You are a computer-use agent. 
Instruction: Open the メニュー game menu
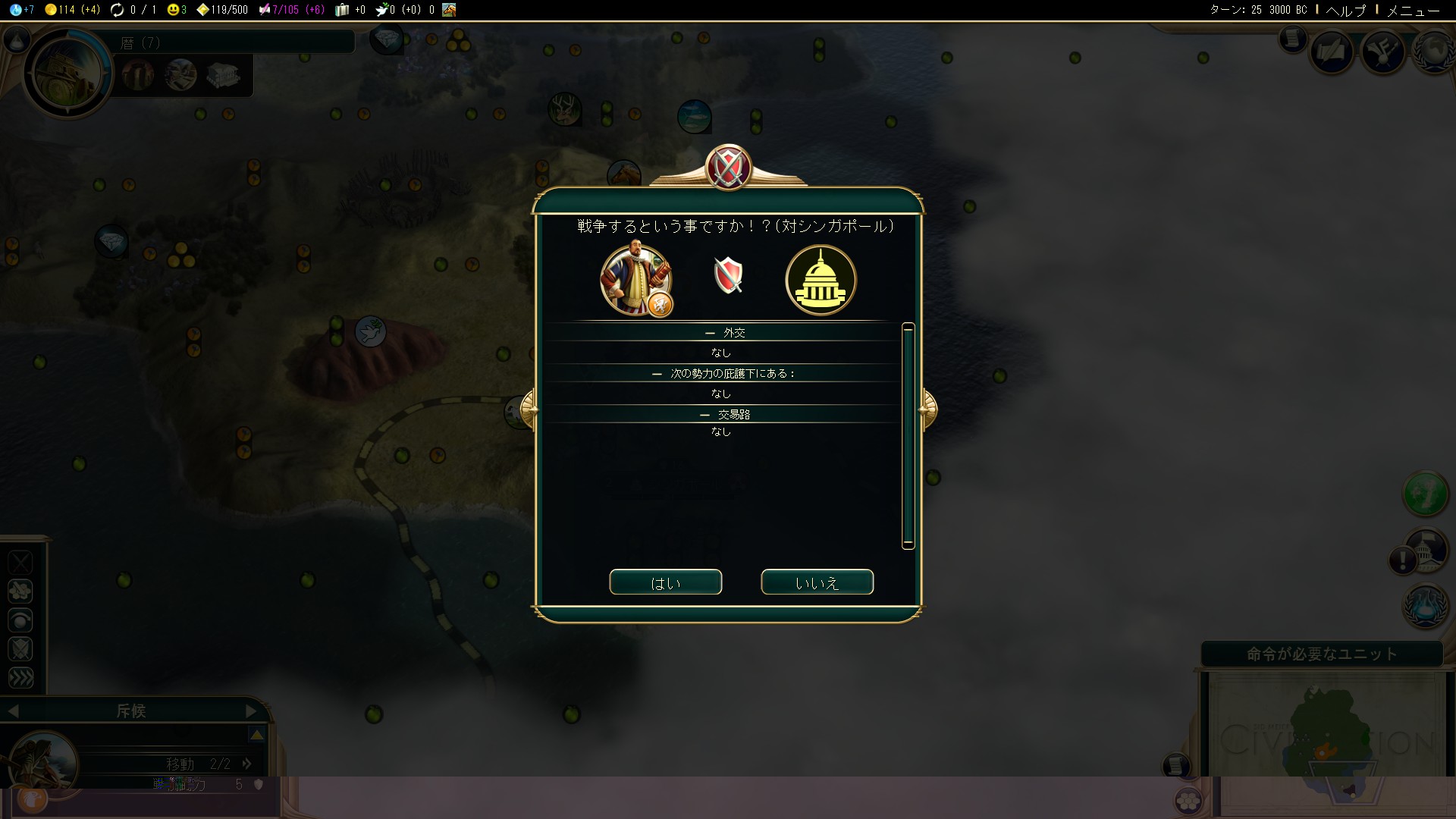pos(1413,10)
